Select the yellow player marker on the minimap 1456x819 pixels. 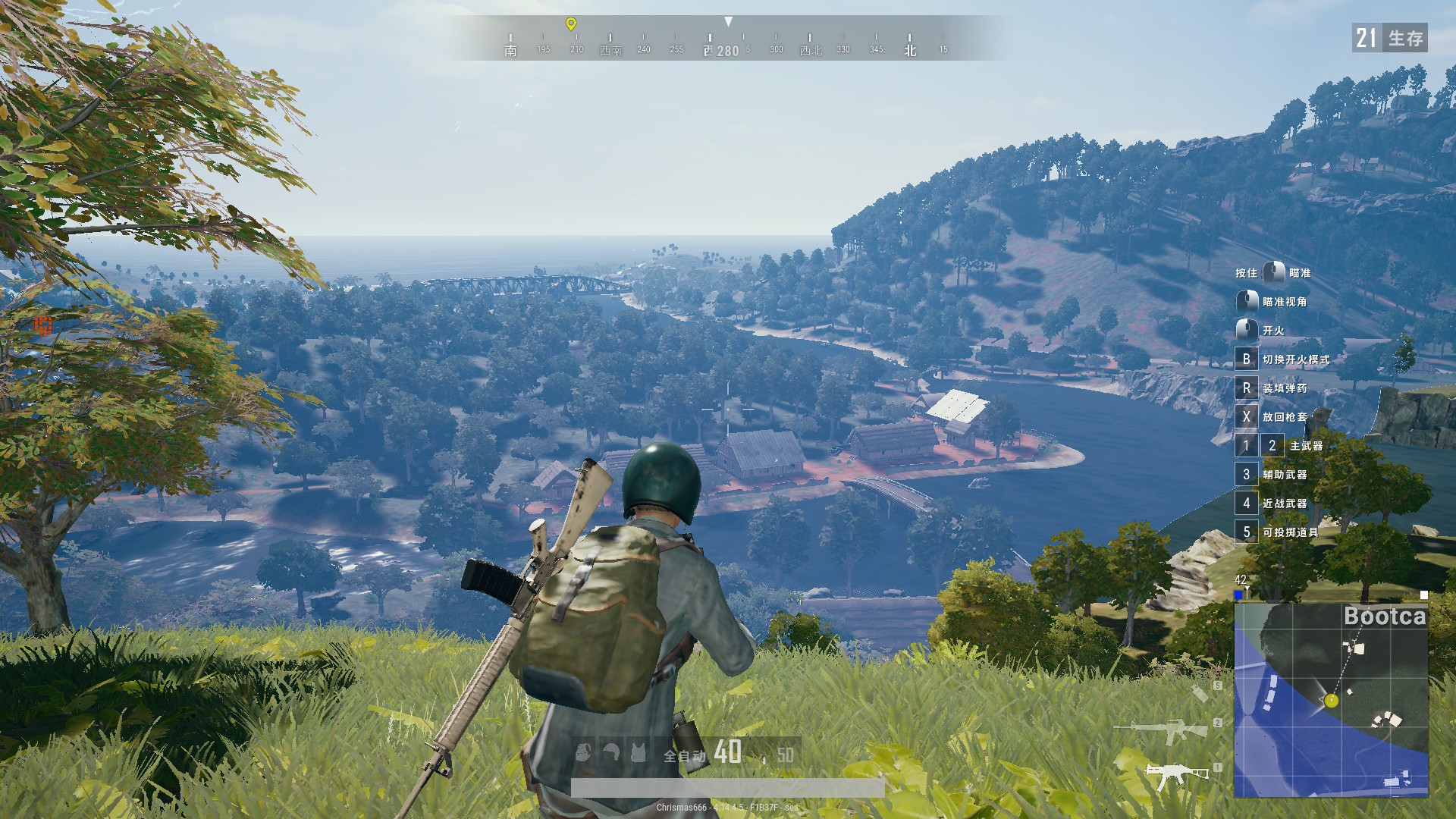point(1332,701)
